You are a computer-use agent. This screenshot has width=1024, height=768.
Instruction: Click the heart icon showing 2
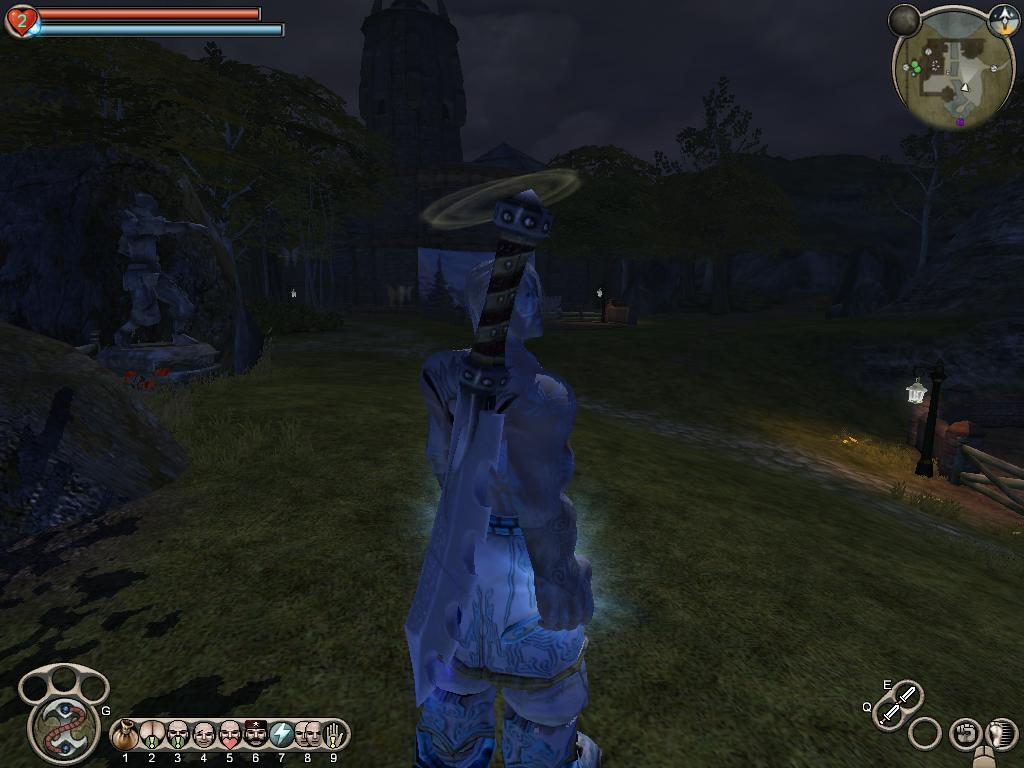(x=21, y=20)
